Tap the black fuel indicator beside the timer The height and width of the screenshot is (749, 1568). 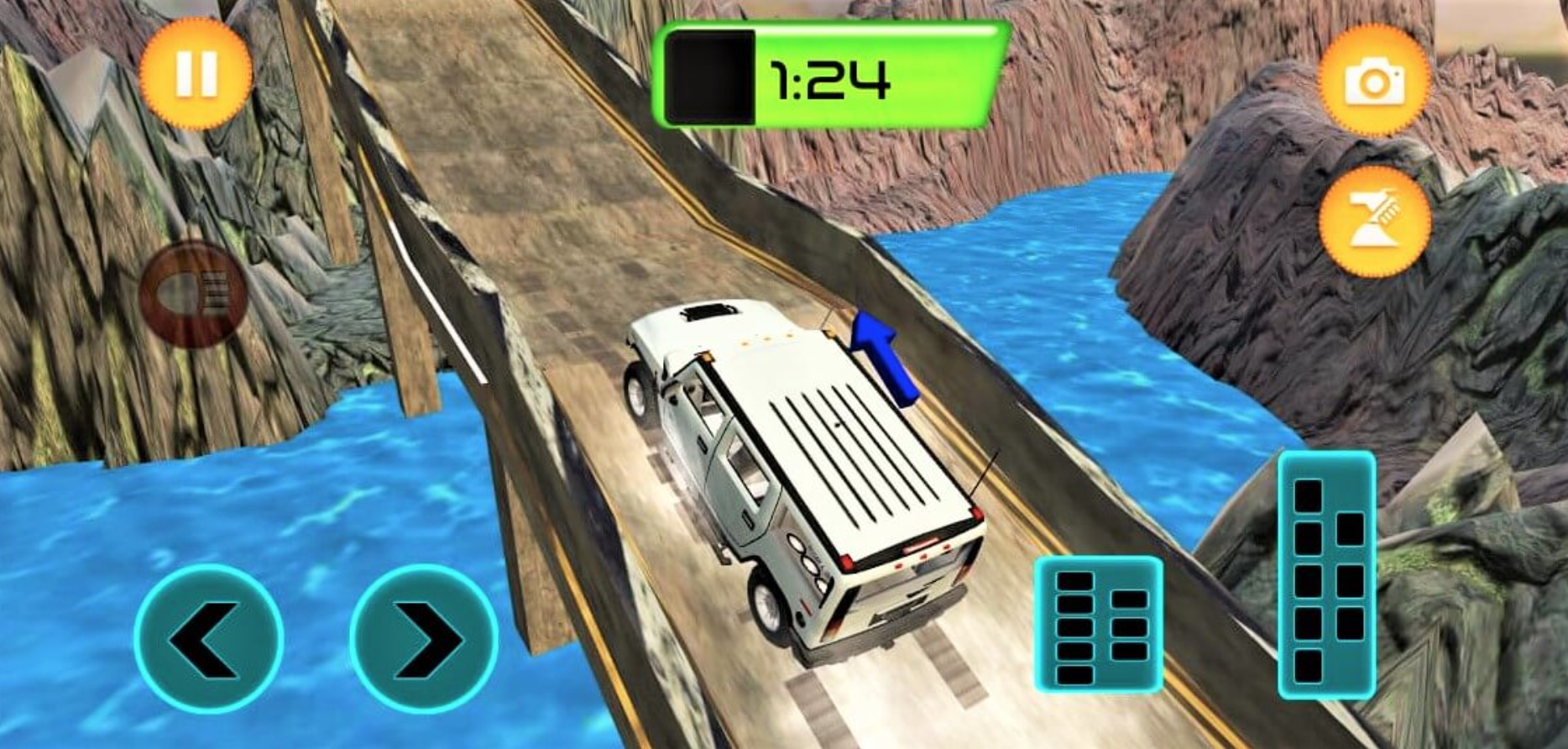pos(712,76)
